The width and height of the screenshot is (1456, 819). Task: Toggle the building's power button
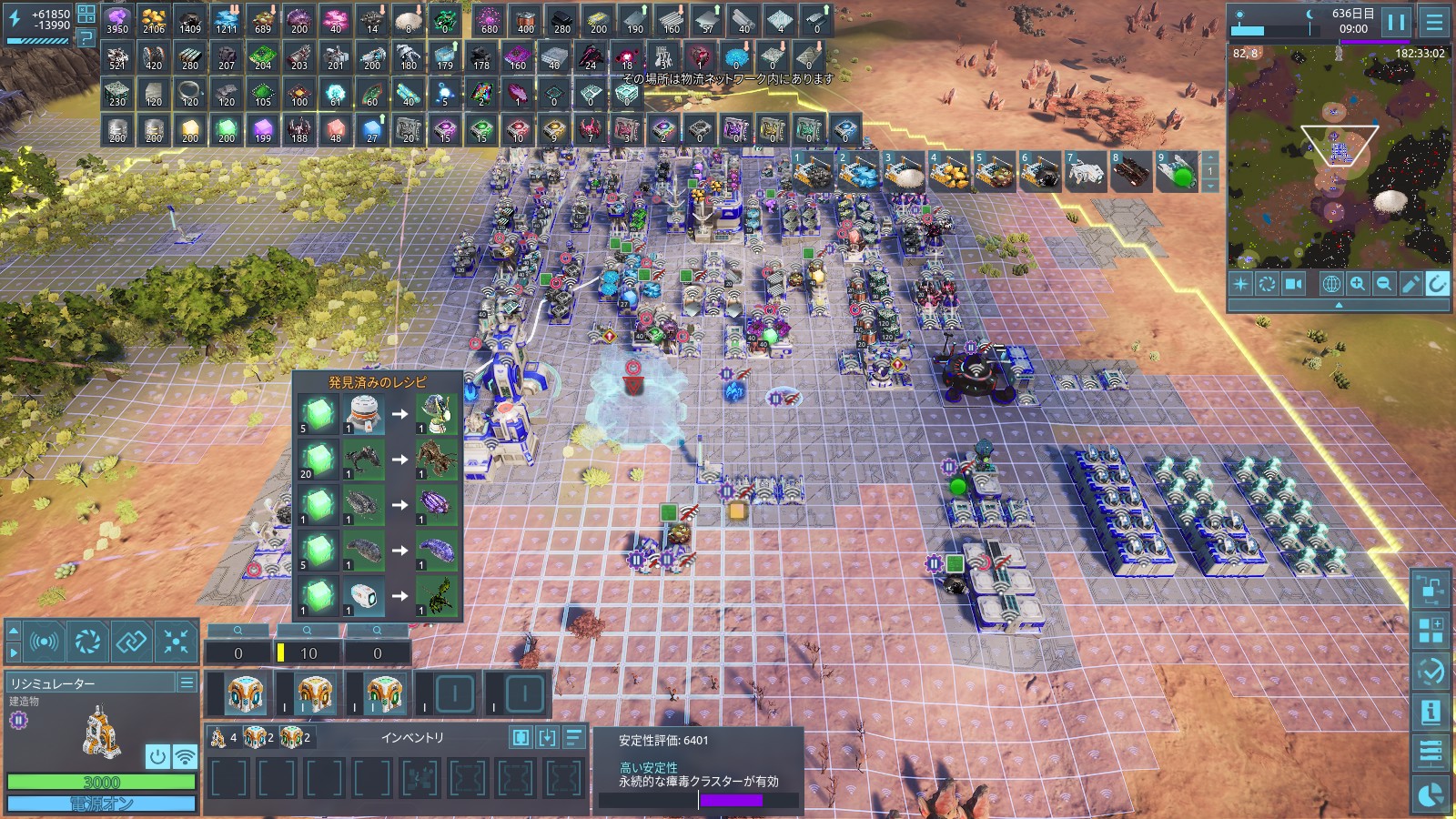[157, 756]
